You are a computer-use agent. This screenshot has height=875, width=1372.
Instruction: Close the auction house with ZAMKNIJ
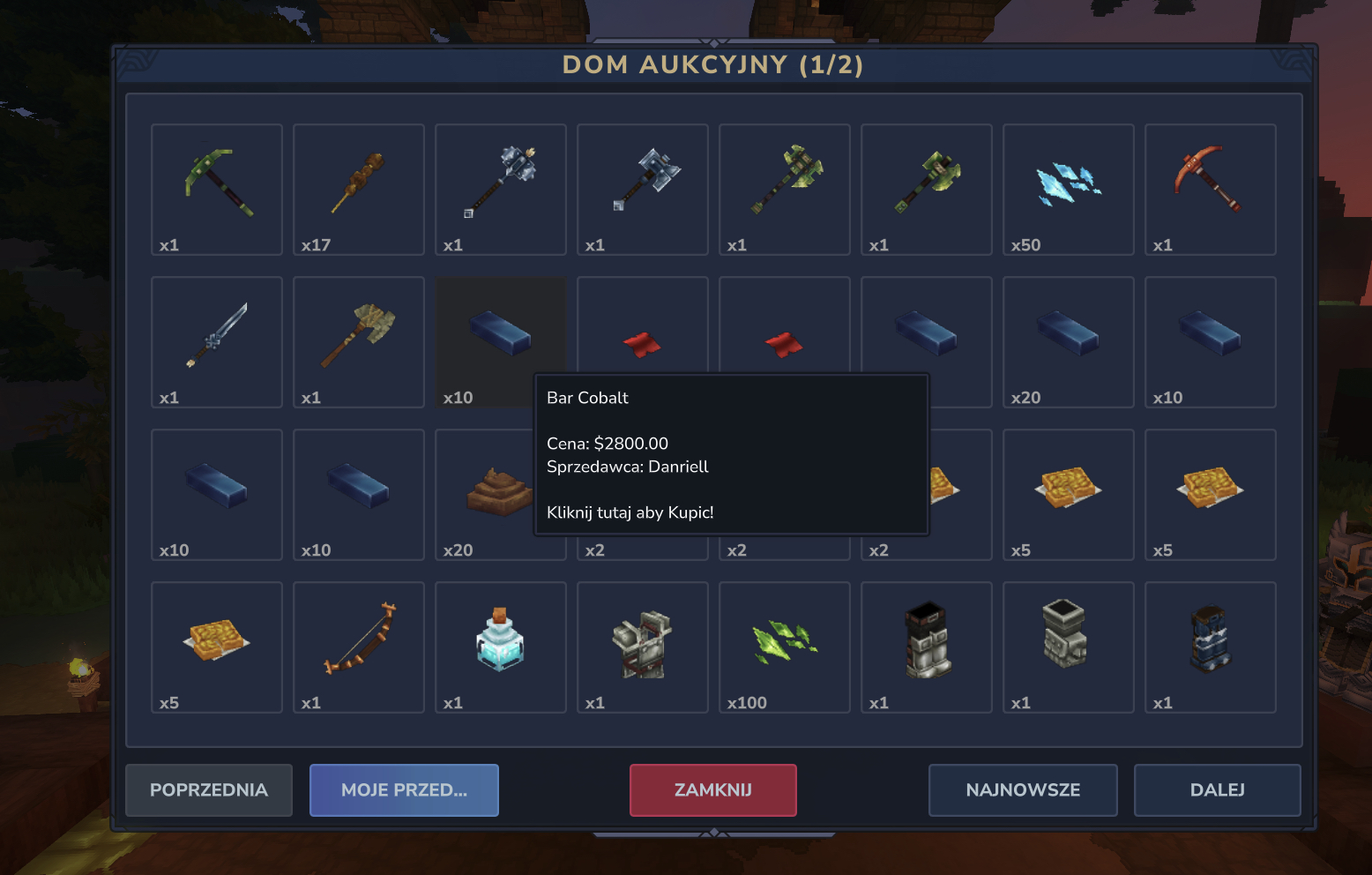[712, 790]
